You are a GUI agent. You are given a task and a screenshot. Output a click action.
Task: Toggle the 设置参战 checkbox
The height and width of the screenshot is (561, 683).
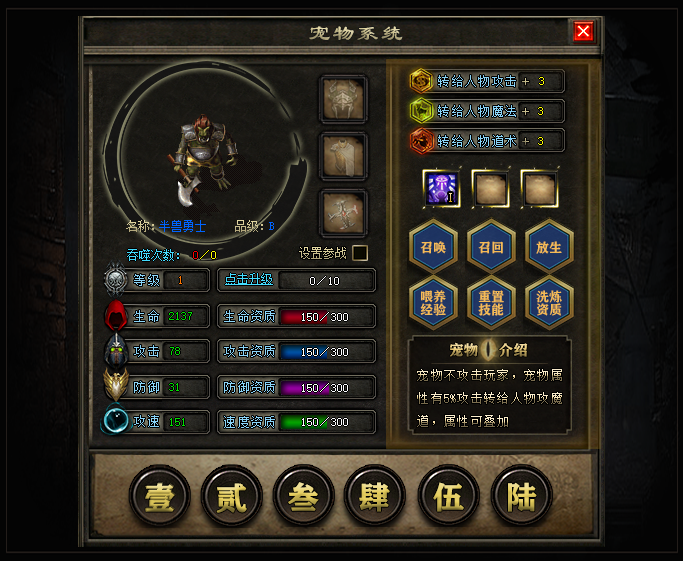point(360,253)
